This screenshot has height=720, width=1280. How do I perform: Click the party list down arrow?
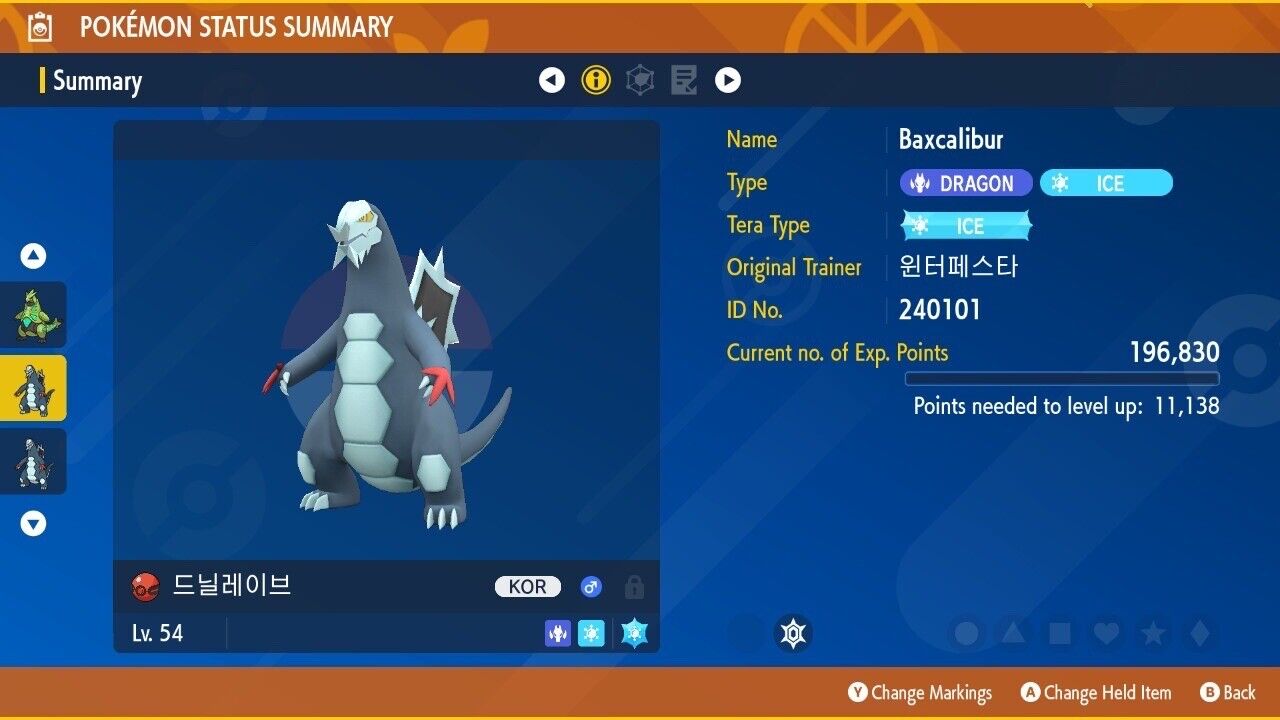34,523
